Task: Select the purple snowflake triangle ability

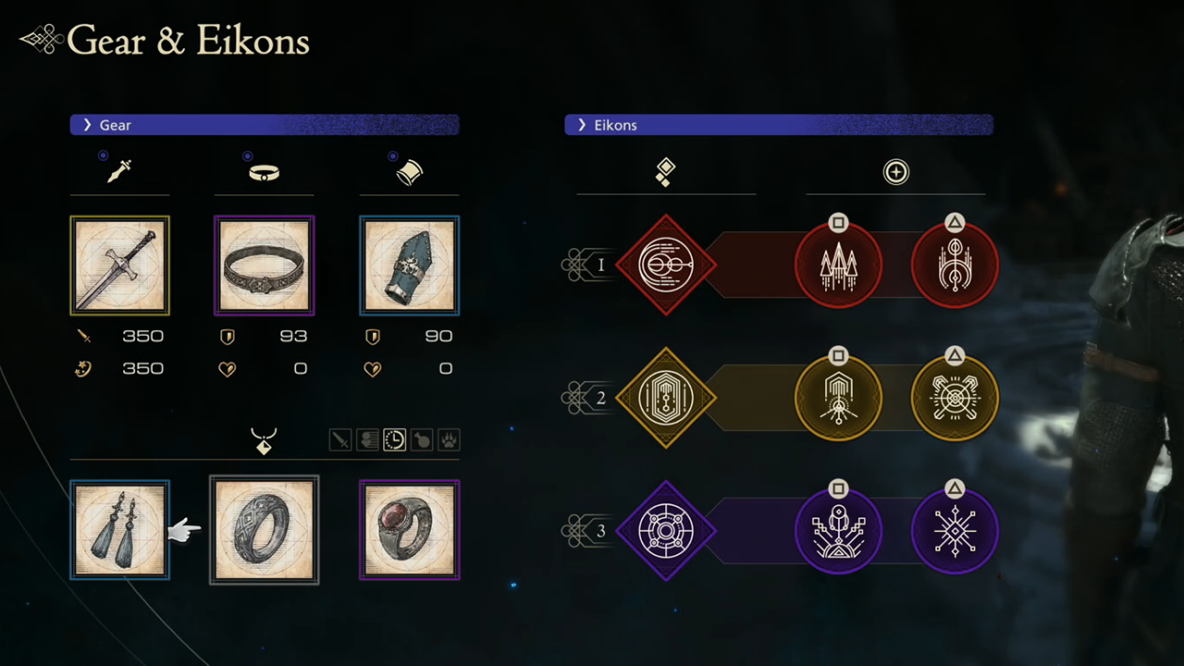Action: pos(954,530)
